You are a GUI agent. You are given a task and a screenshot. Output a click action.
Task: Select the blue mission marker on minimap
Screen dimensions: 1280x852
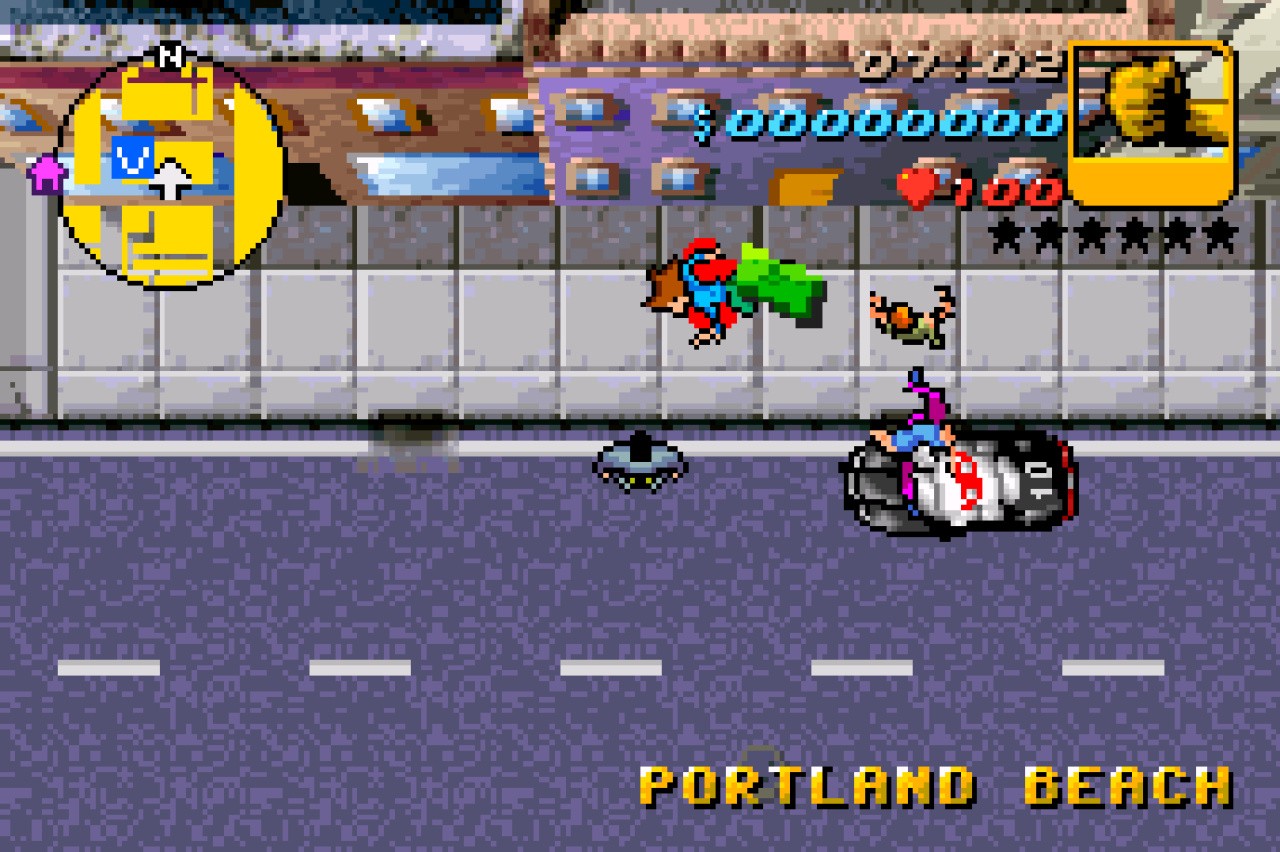pyautogui.click(x=131, y=158)
